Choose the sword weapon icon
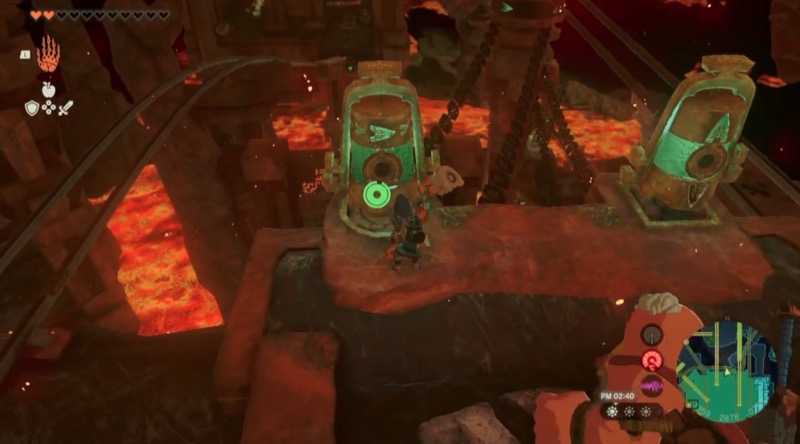800x444 pixels. (67, 106)
